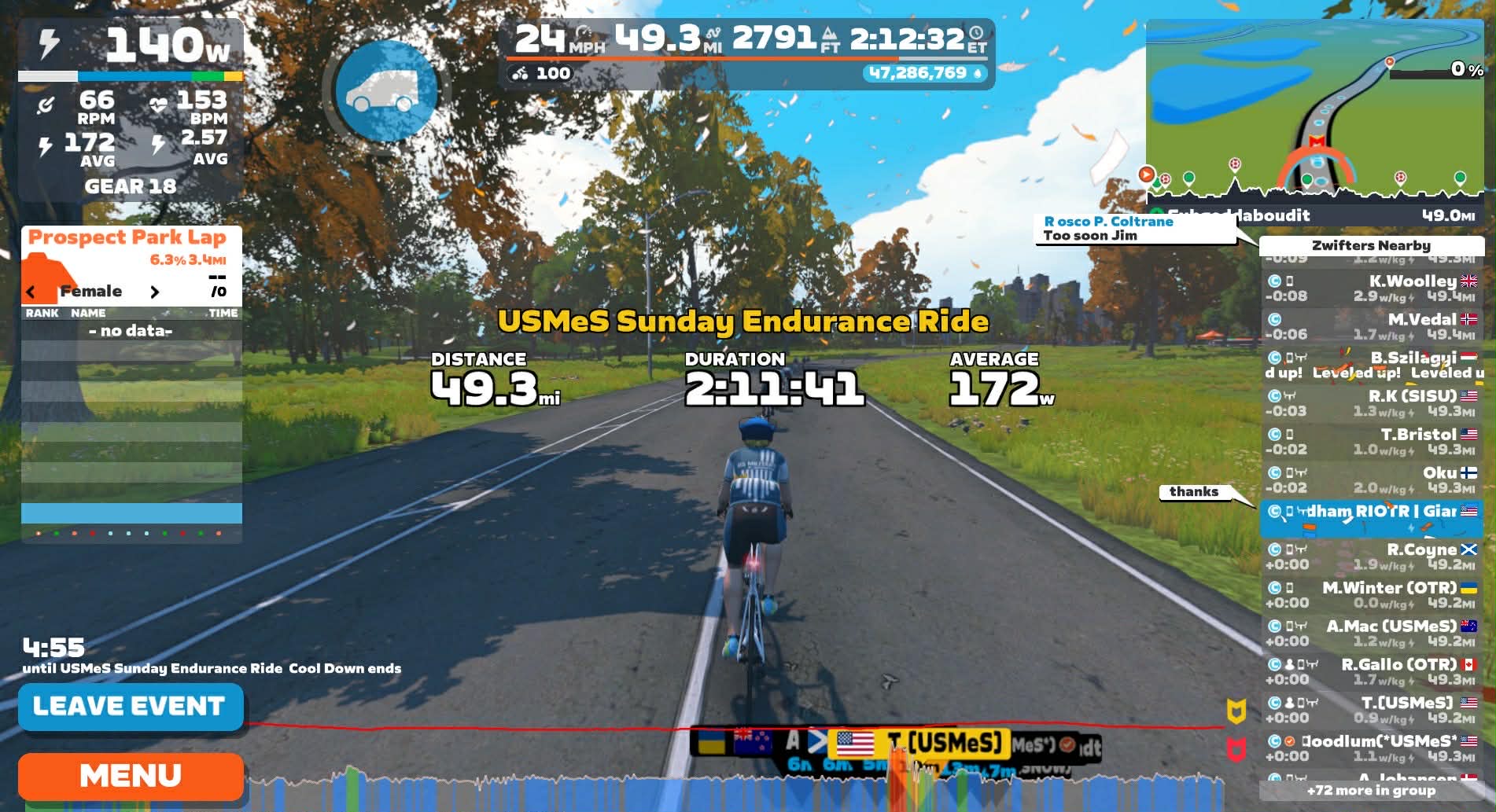
Task: Select M.Winter (OTR) rider row
Action: pyautogui.click(x=1371, y=595)
